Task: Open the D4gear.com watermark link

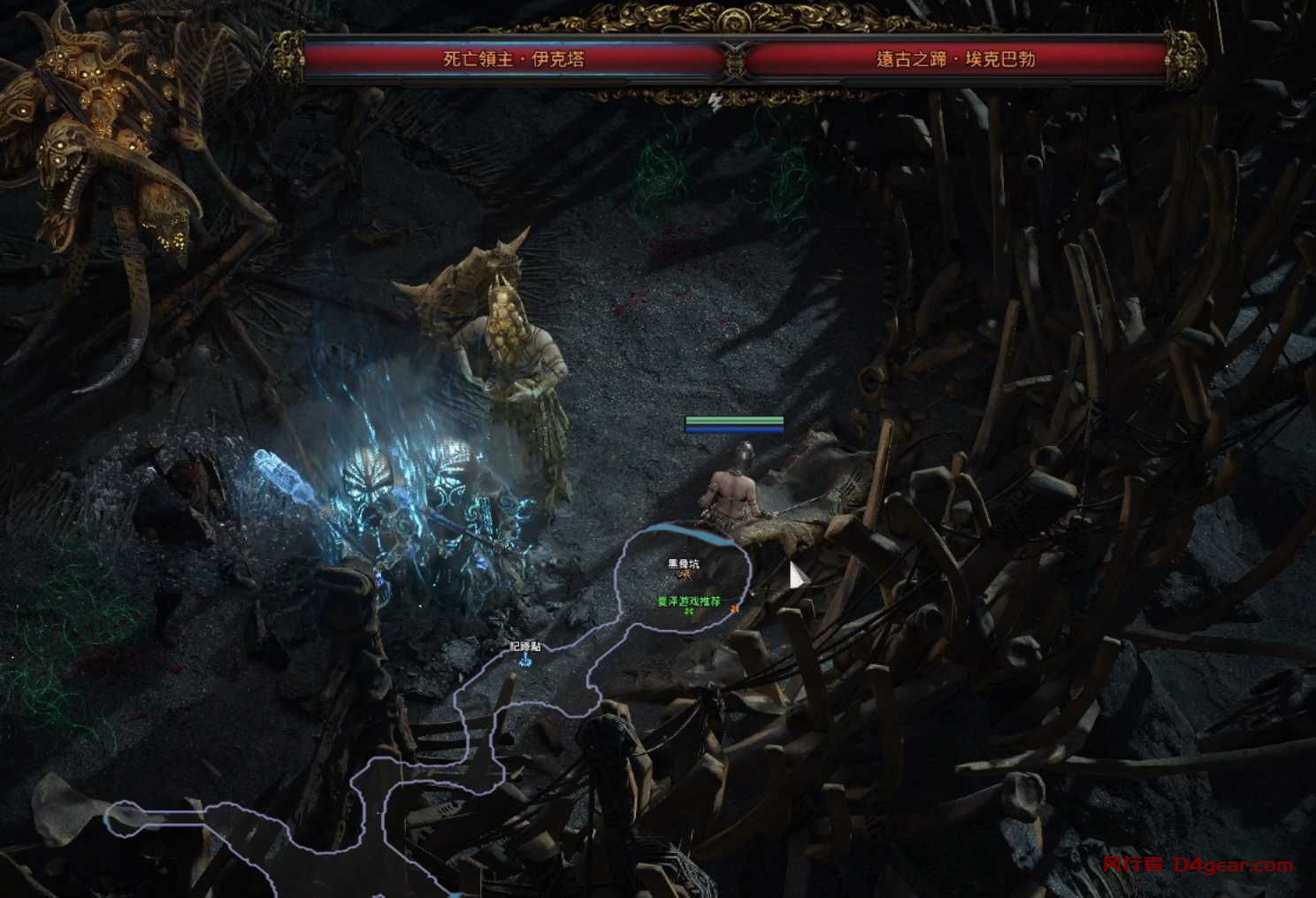Action: 1233,865
